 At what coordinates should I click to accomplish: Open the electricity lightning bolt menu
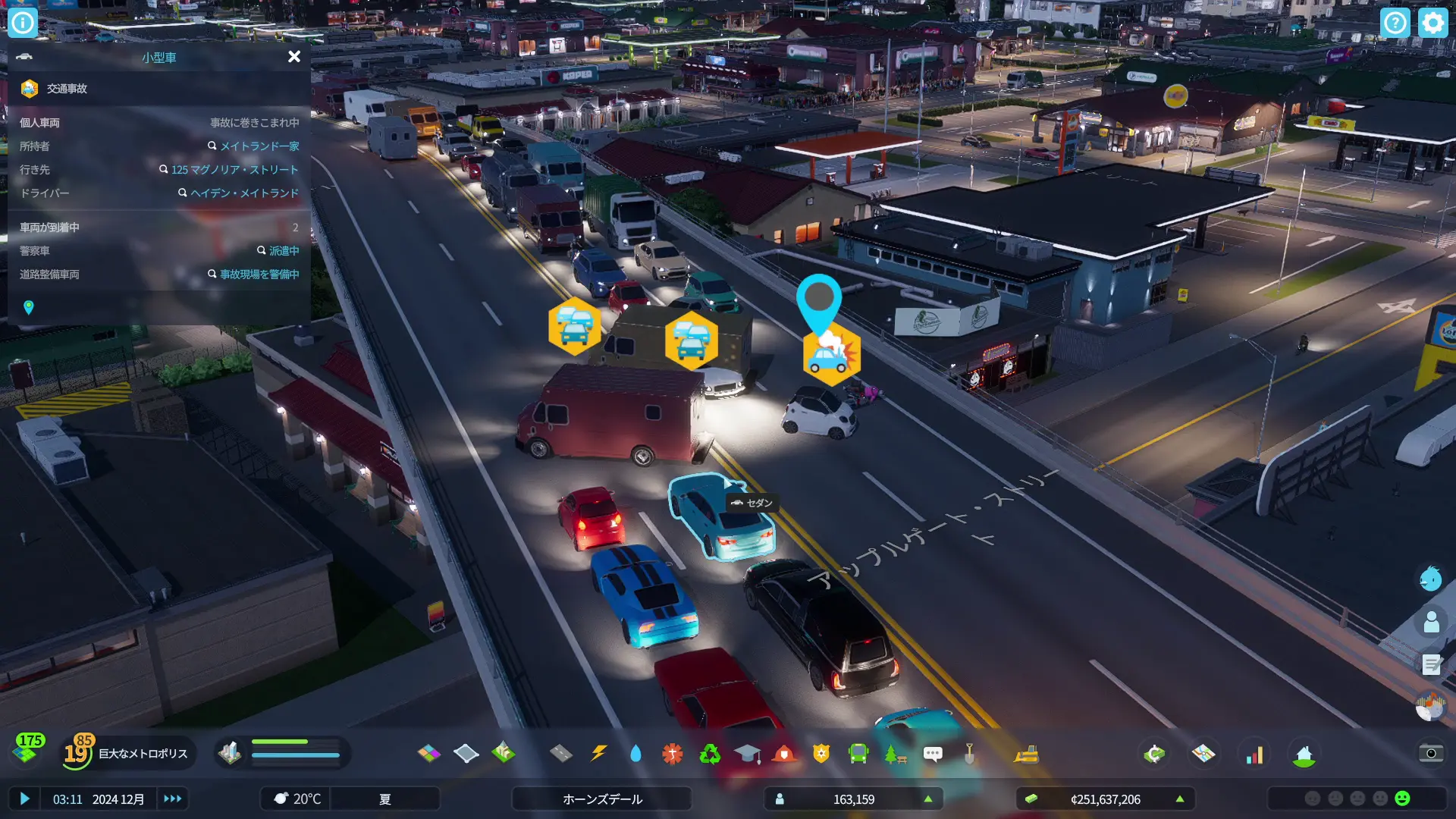[599, 753]
